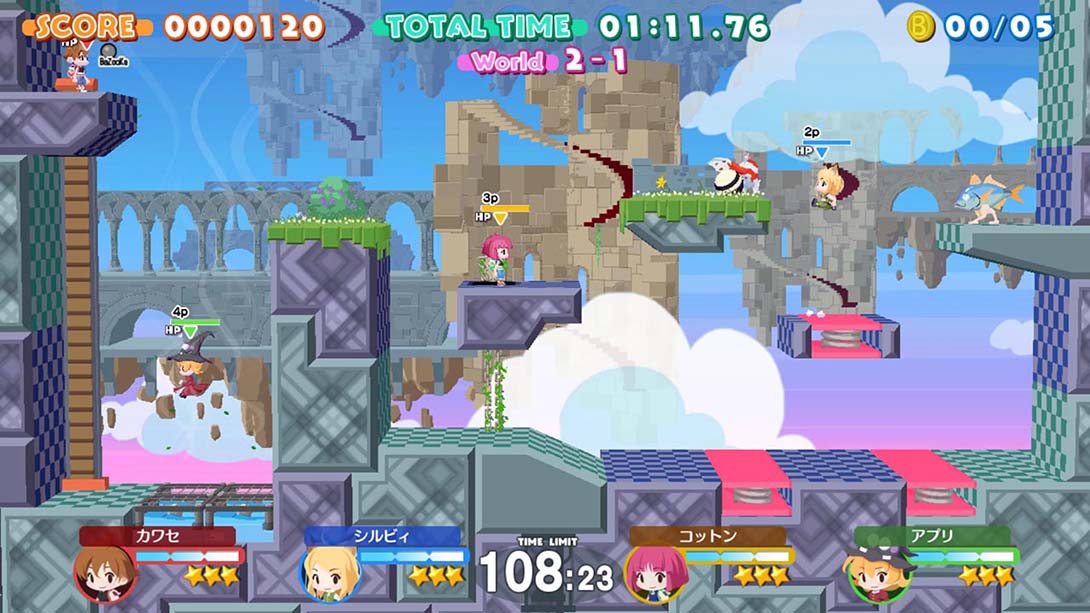1090x613 pixels.
Task: Click the gold B coin icon
Action: click(x=920, y=26)
